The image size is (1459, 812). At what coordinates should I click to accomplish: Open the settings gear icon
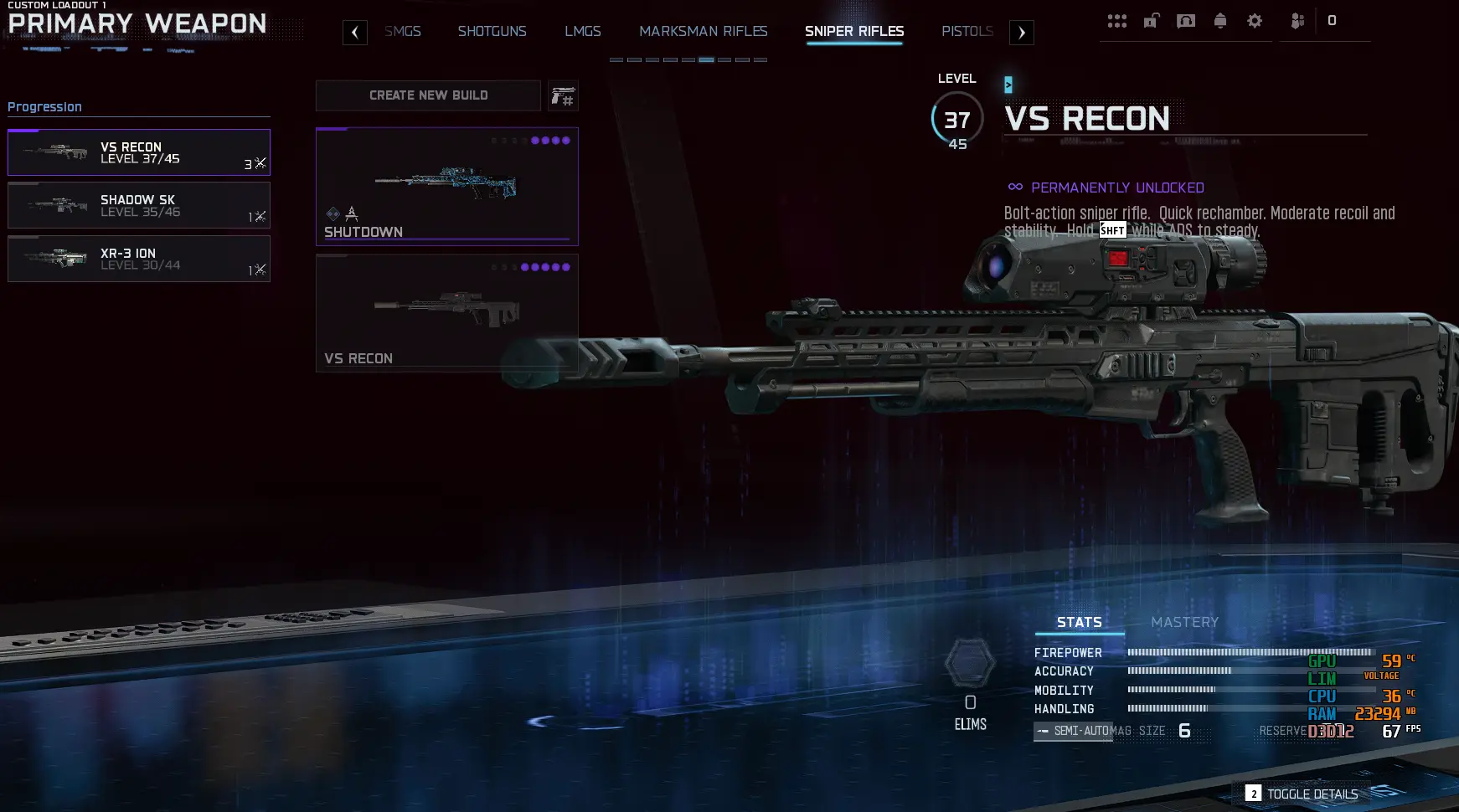tap(1255, 21)
